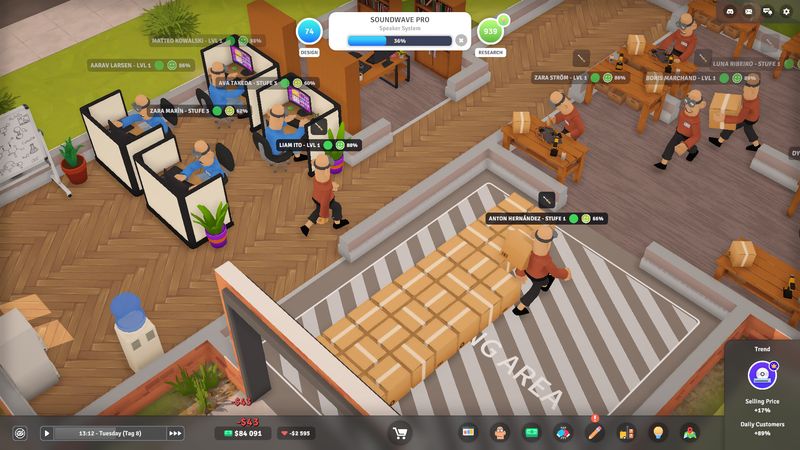The image size is (800, 450).
Task: Open the forklift logistics icon
Action: [x=627, y=433]
